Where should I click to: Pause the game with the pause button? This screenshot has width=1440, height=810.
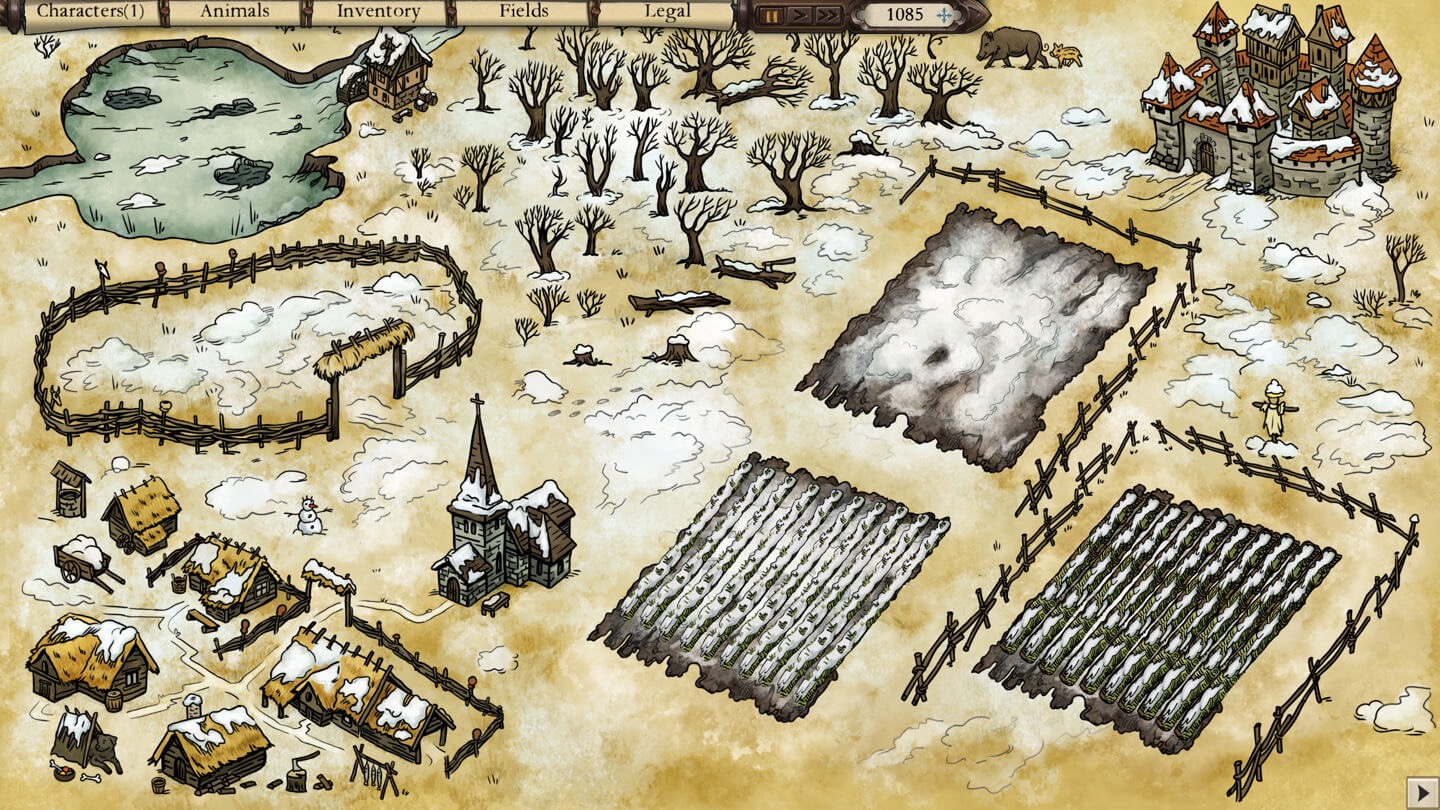tap(771, 15)
